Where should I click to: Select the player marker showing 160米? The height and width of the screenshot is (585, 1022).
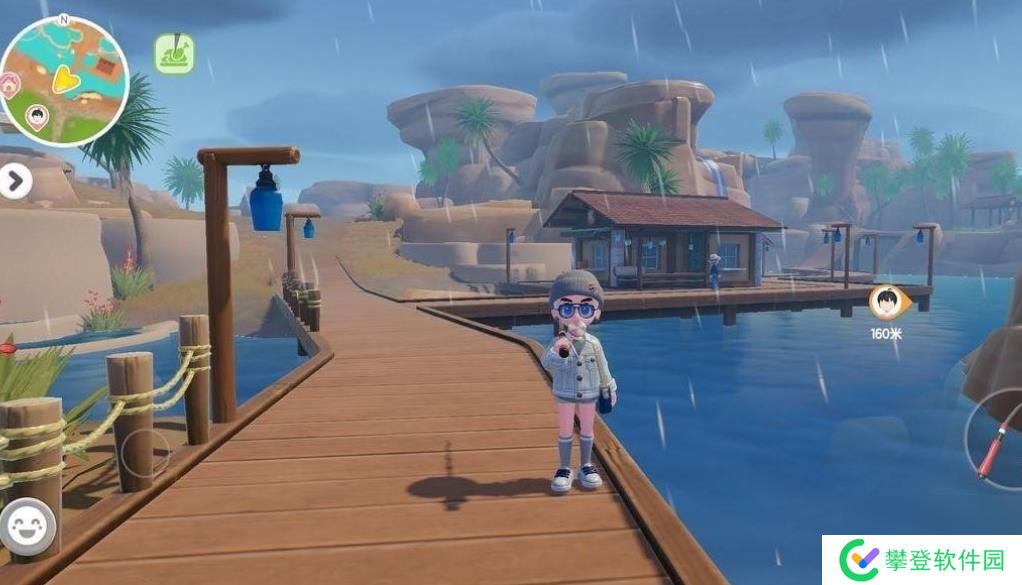(x=885, y=302)
